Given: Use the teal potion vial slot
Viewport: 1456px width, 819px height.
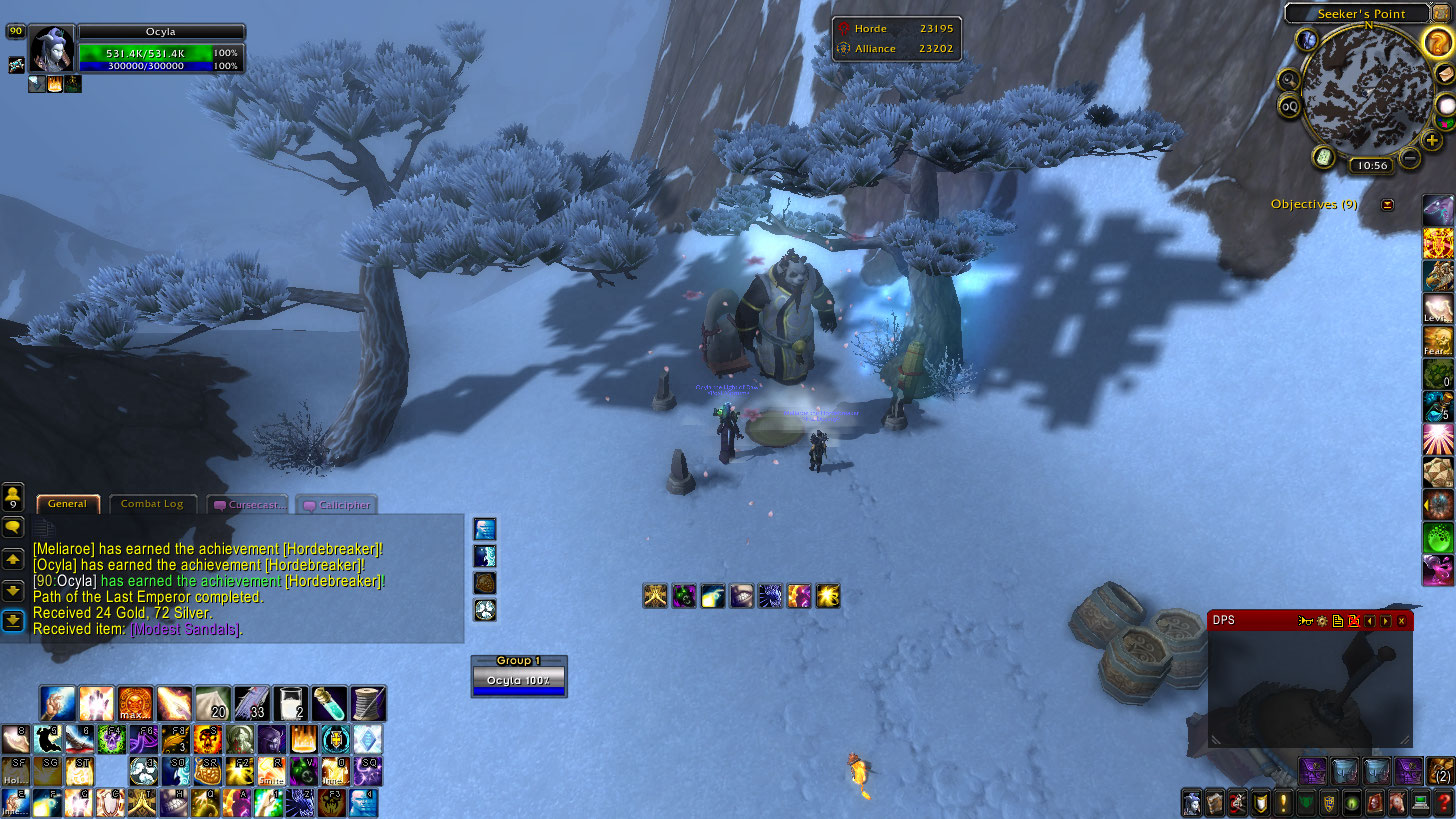Looking at the screenshot, I should point(329,703).
